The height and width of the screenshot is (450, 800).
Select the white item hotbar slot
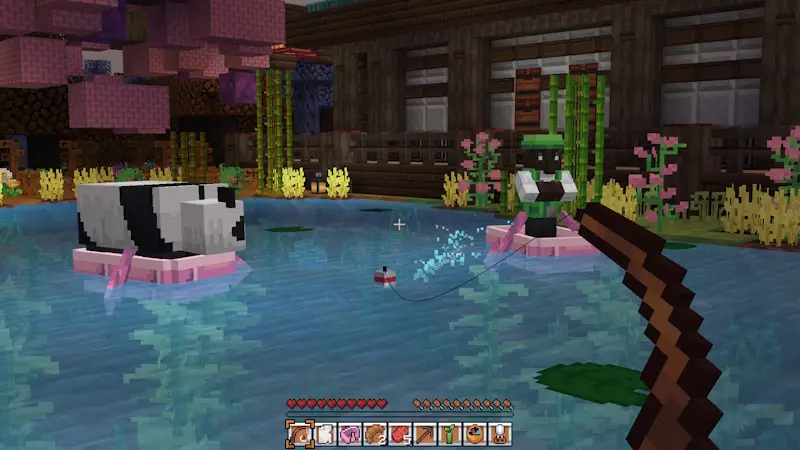tap(324, 434)
